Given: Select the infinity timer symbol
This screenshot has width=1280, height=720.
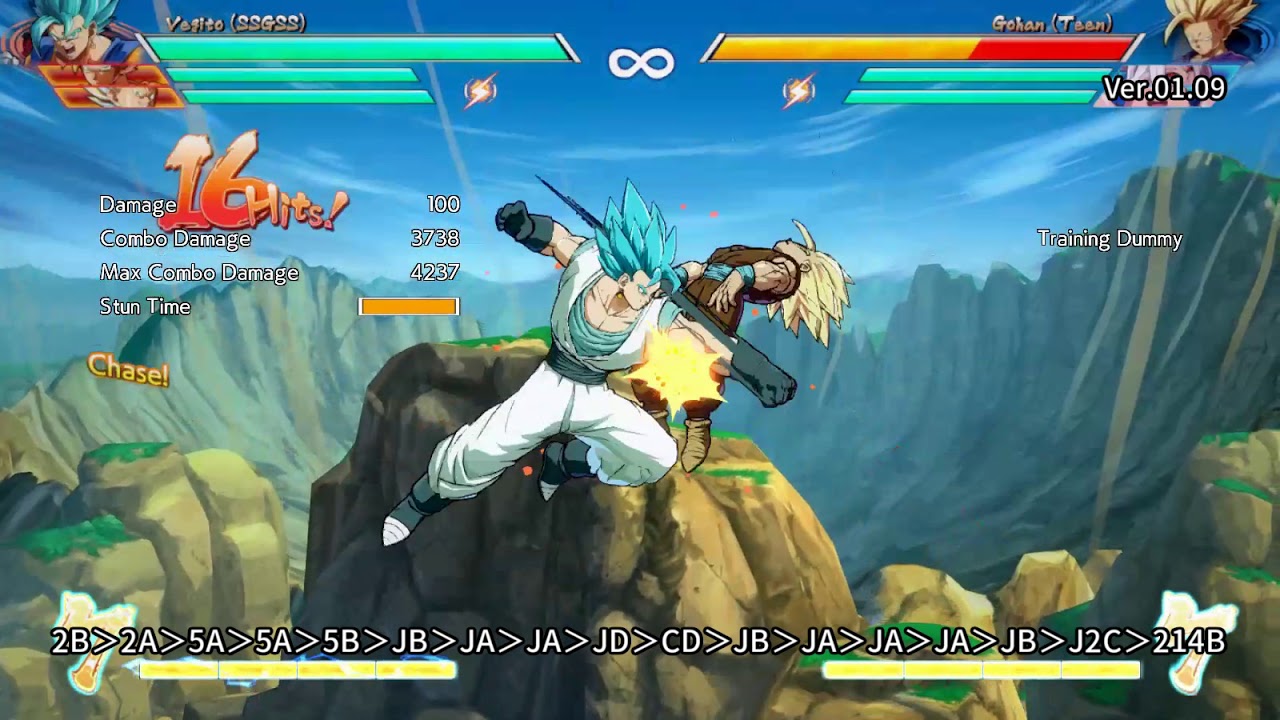Looking at the screenshot, I should click(640, 60).
